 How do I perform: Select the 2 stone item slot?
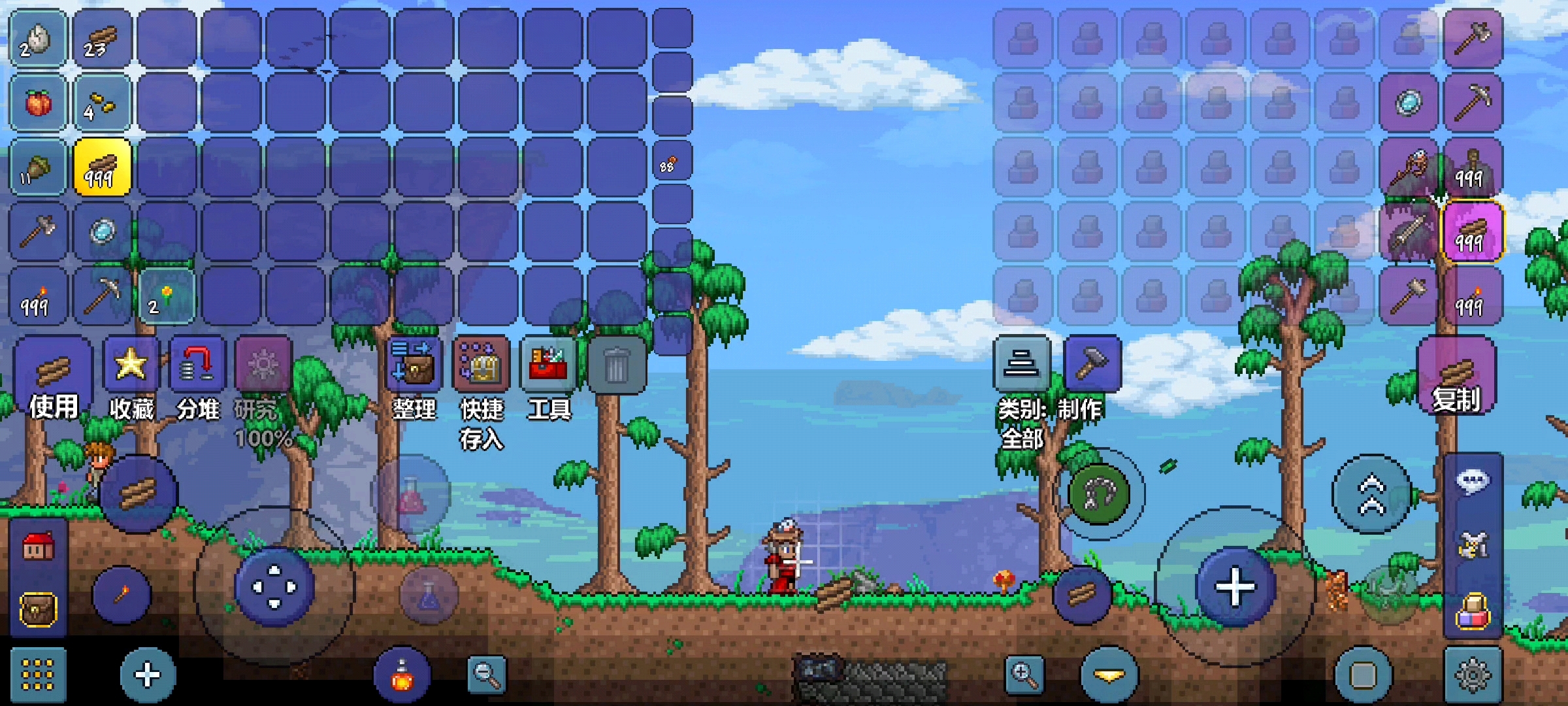tap(38, 39)
